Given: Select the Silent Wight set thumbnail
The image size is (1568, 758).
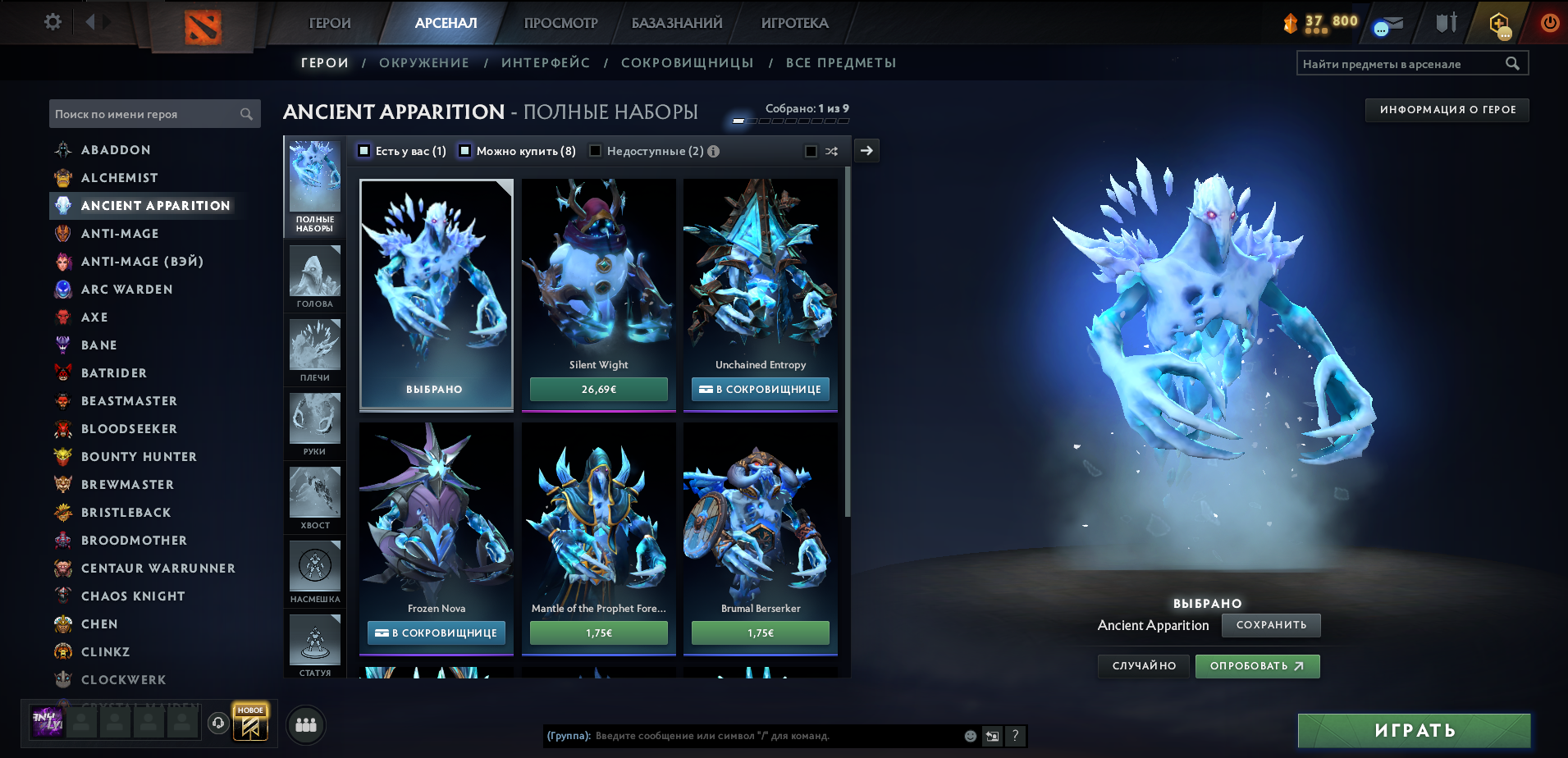Looking at the screenshot, I should click(x=598, y=271).
